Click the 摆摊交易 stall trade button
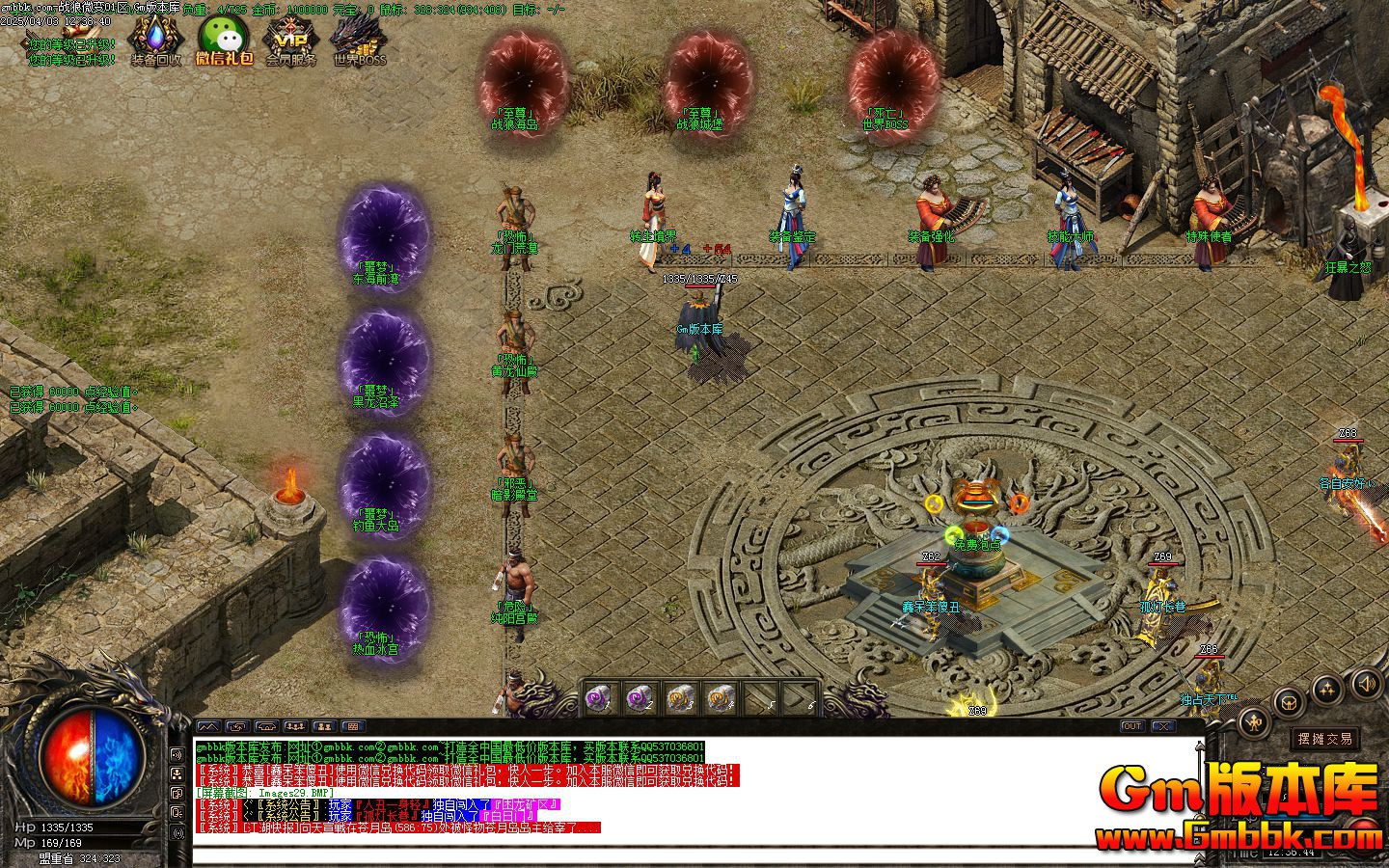The height and width of the screenshot is (868, 1389). tap(1324, 739)
